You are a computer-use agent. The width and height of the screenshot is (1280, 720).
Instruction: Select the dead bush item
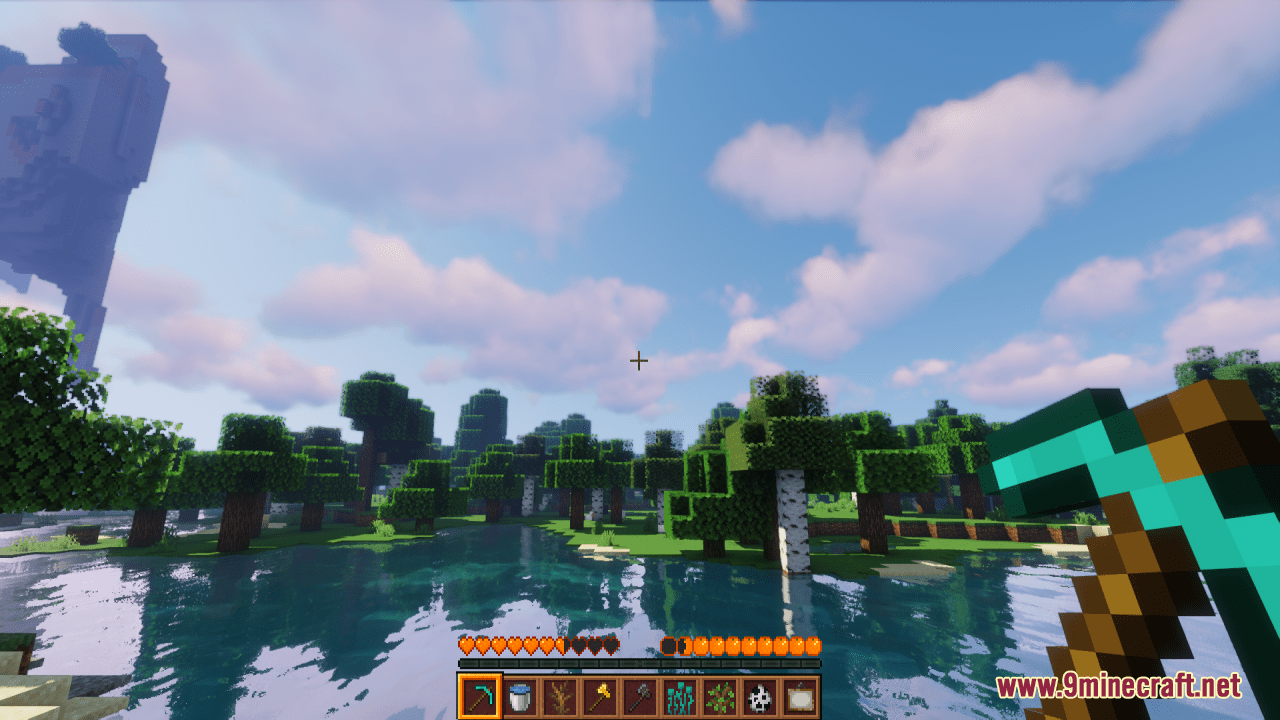point(560,697)
